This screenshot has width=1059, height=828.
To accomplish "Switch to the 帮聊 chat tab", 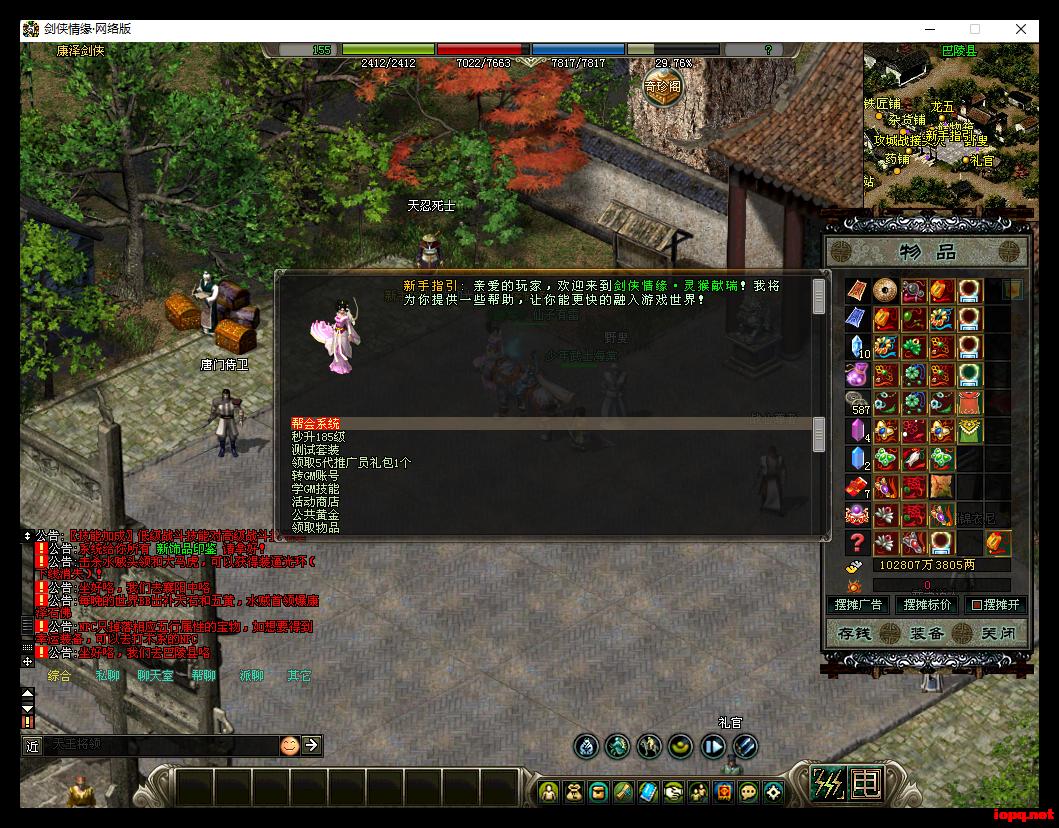I will [x=203, y=676].
